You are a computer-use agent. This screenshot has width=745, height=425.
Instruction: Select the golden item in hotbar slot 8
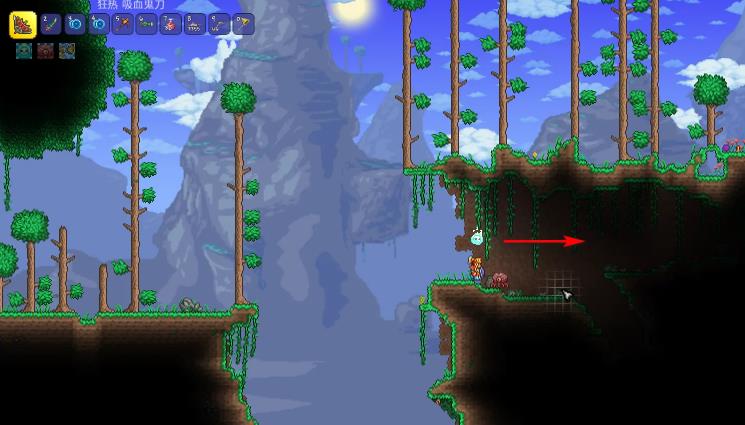[194, 25]
